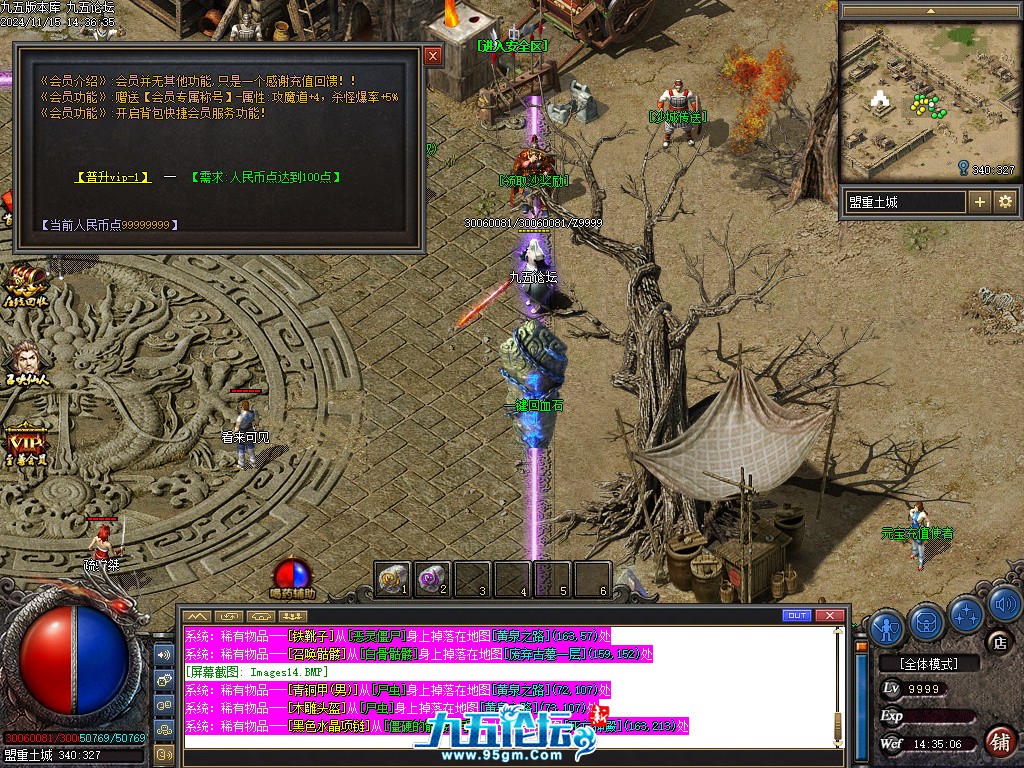This screenshot has width=1024, height=768.
Task: Open the VIP 至尊会员 icon
Action: coord(24,445)
